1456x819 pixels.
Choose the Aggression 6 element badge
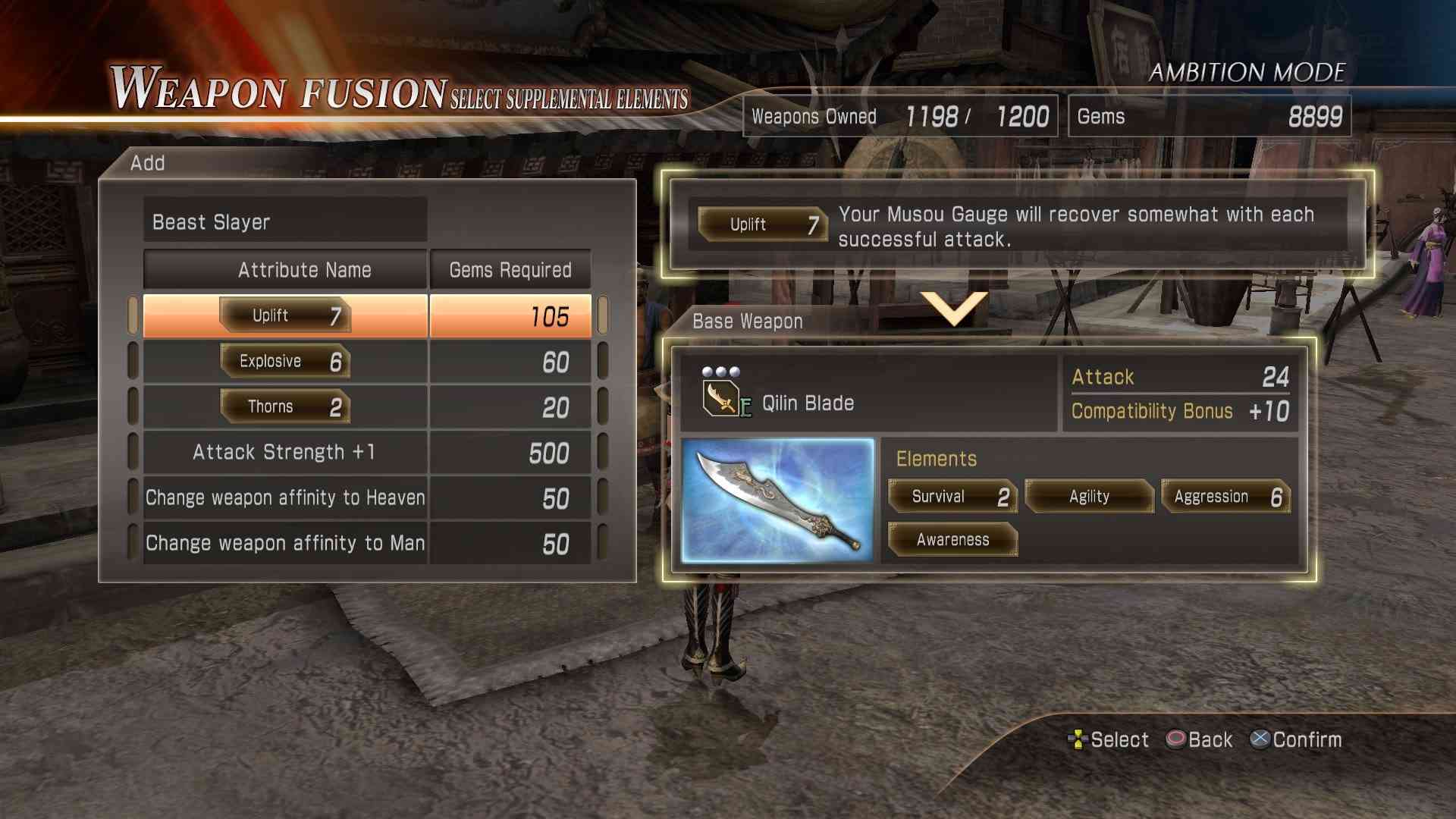[1225, 497]
